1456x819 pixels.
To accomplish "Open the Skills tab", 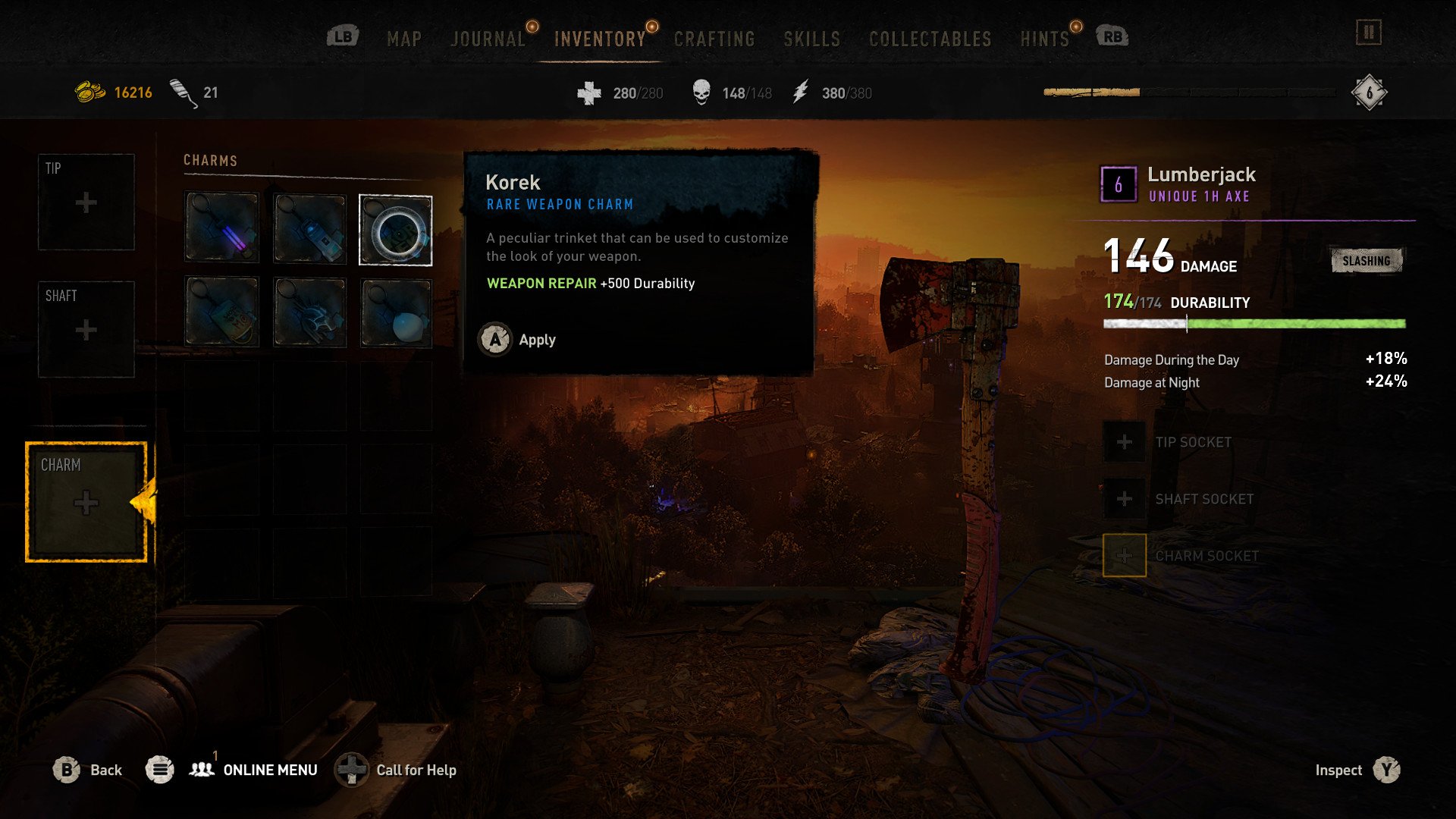I will coord(811,39).
